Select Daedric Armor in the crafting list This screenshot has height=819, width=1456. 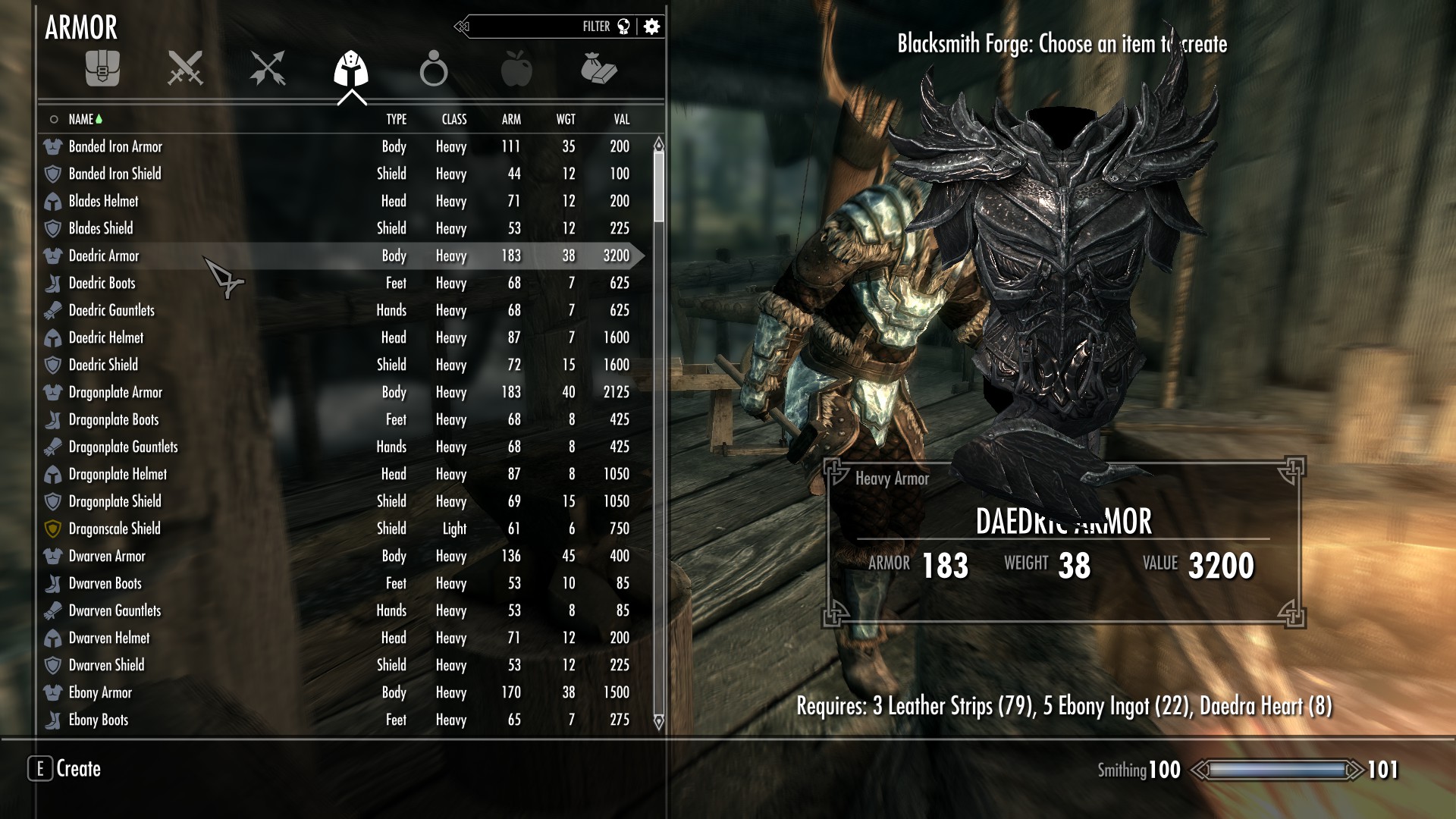104,256
